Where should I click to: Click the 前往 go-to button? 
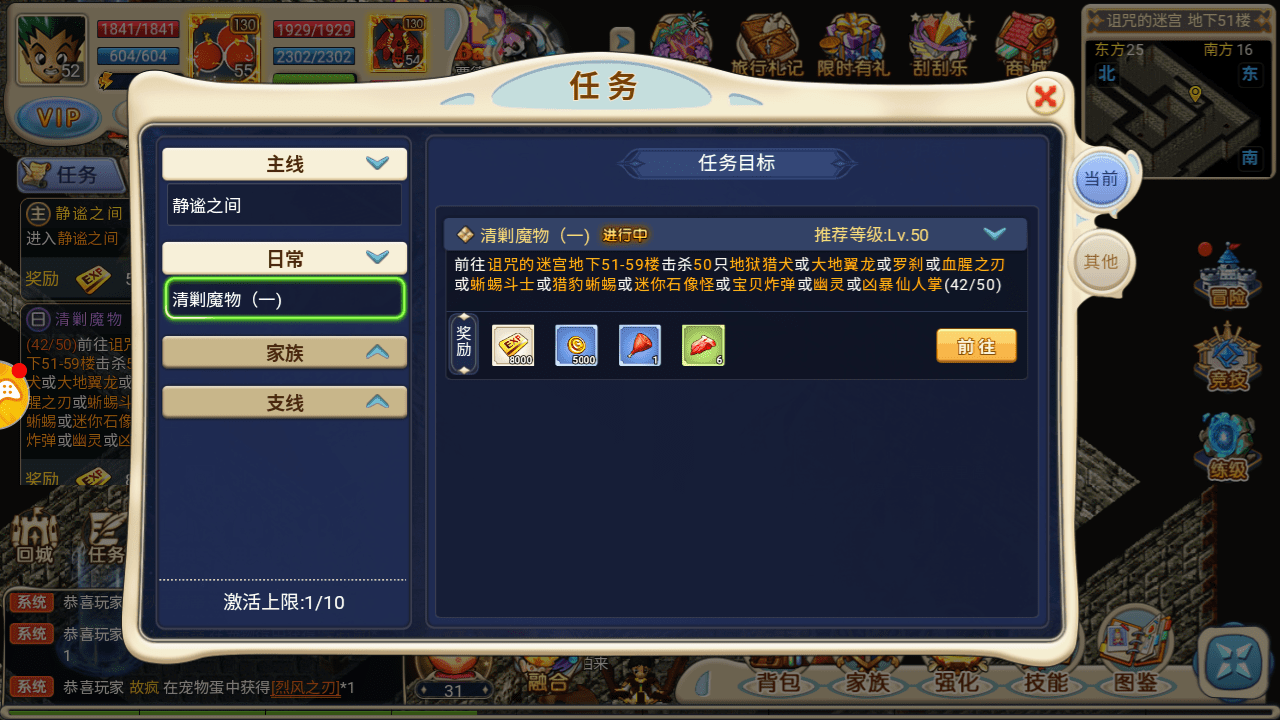coord(976,344)
